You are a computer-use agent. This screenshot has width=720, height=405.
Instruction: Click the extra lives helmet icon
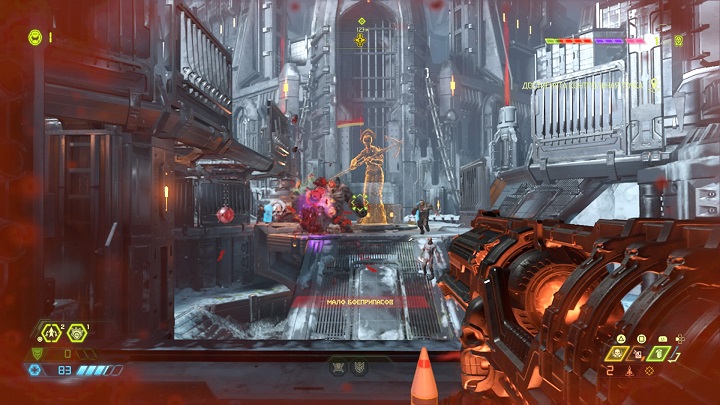coord(34,37)
